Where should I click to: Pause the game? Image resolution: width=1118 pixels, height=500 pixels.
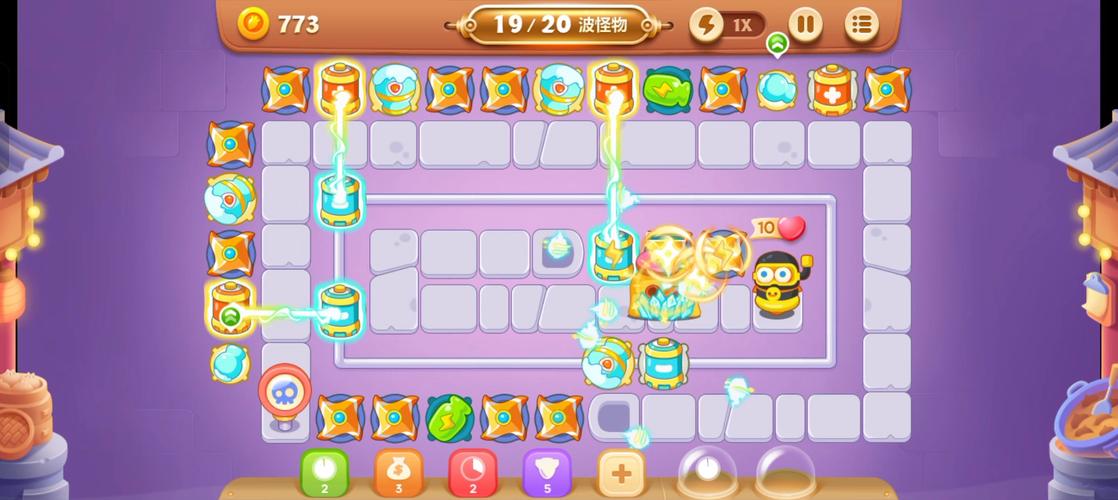805,24
